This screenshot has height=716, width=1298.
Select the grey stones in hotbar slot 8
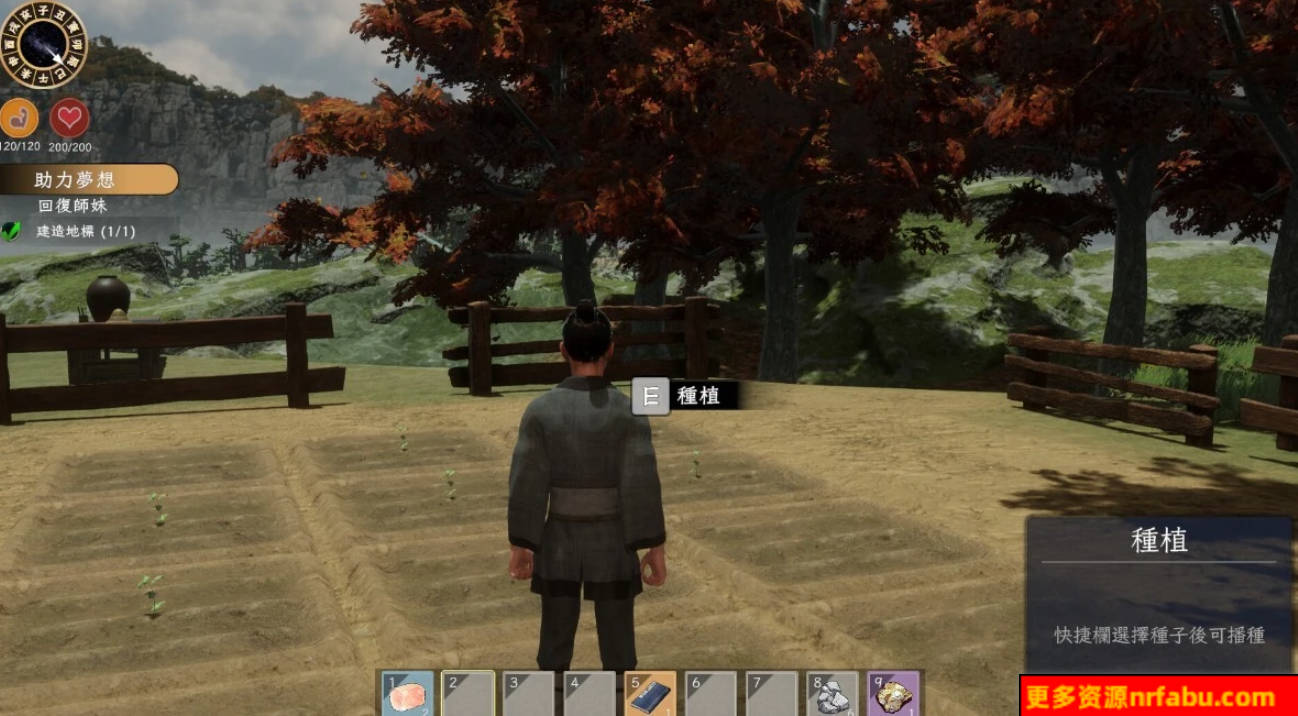pos(832,695)
